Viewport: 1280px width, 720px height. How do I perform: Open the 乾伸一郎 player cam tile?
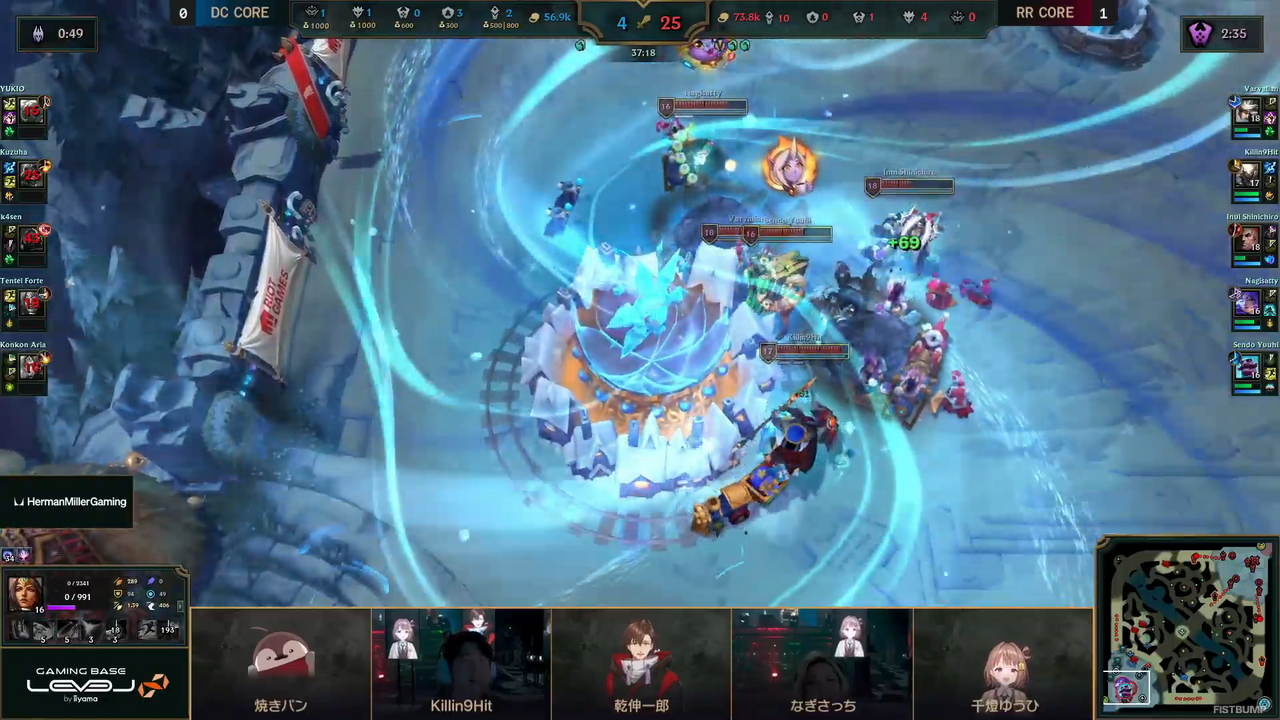pos(641,663)
